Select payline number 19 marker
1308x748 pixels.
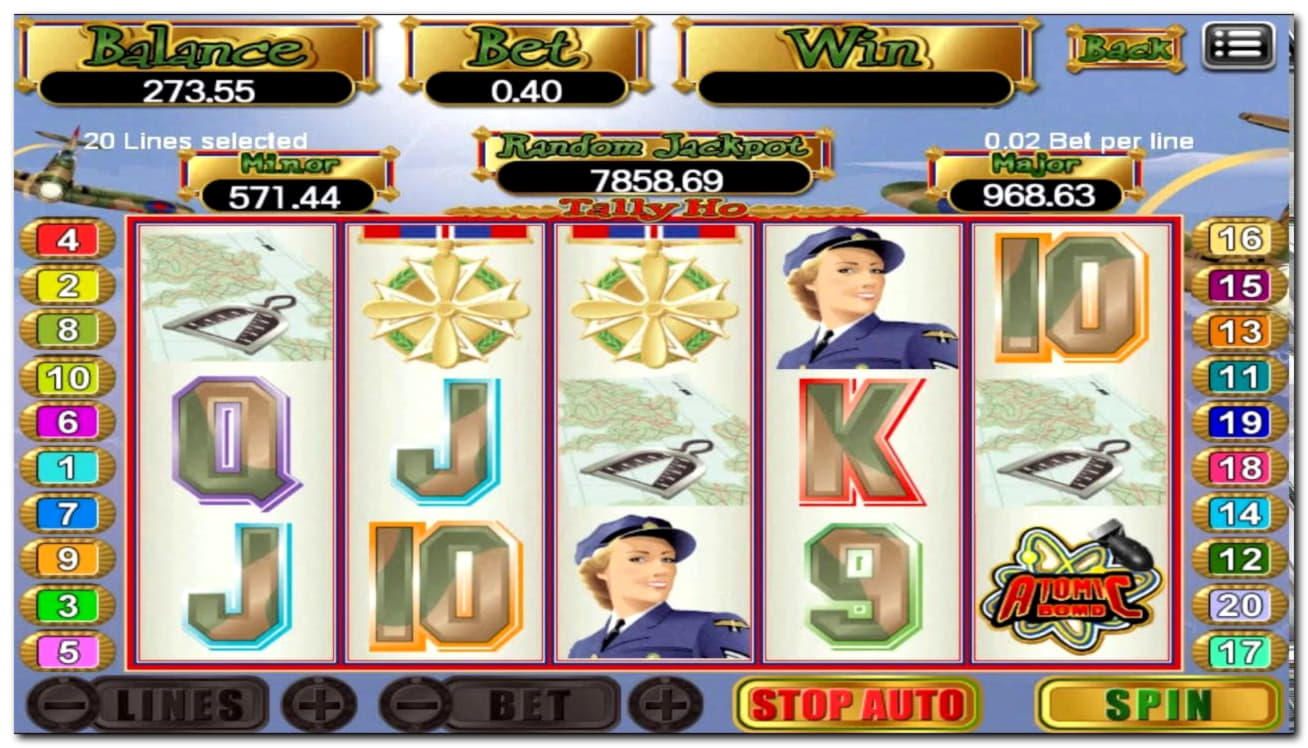click(x=1240, y=422)
